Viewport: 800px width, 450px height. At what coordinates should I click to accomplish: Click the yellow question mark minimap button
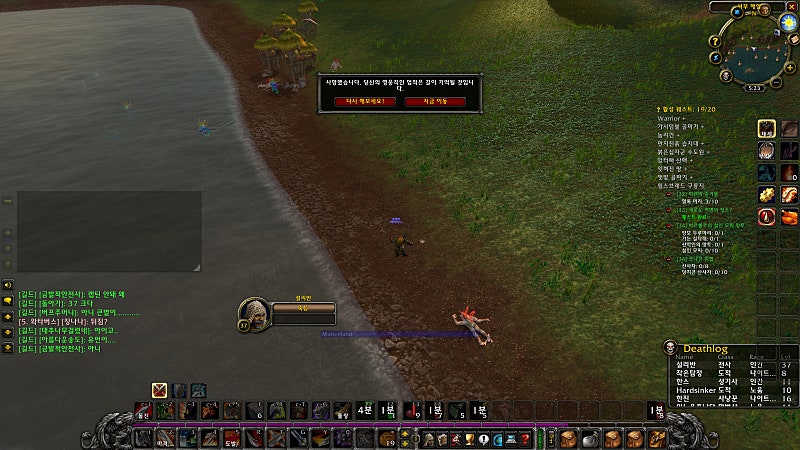716,42
